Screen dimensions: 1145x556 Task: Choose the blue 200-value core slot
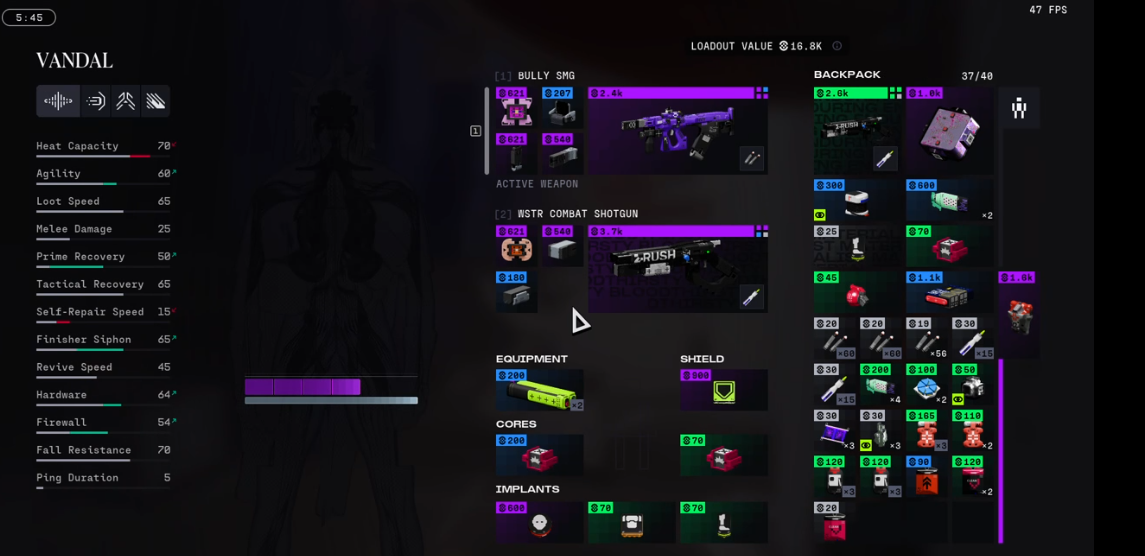tap(539, 456)
